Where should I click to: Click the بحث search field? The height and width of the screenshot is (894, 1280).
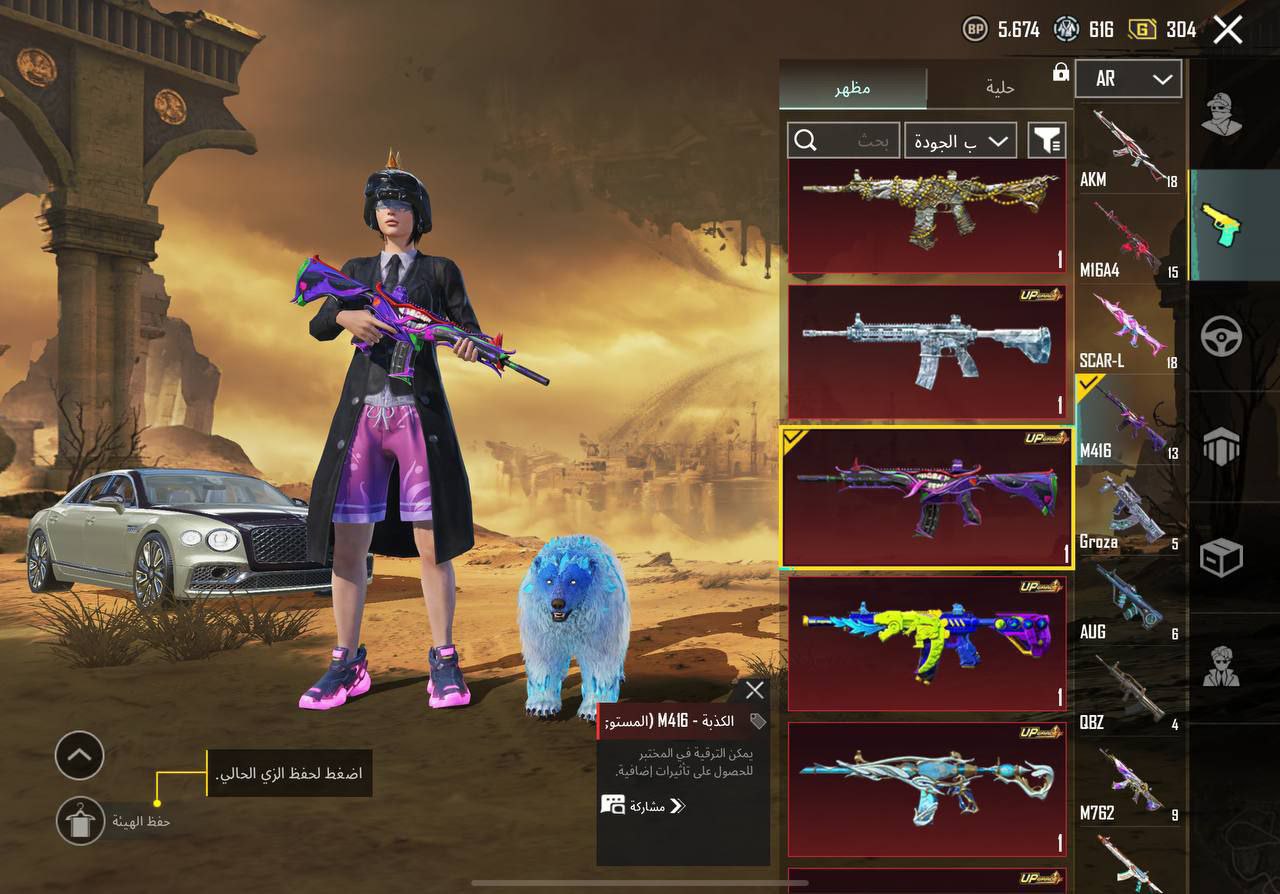tap(843, 141)
